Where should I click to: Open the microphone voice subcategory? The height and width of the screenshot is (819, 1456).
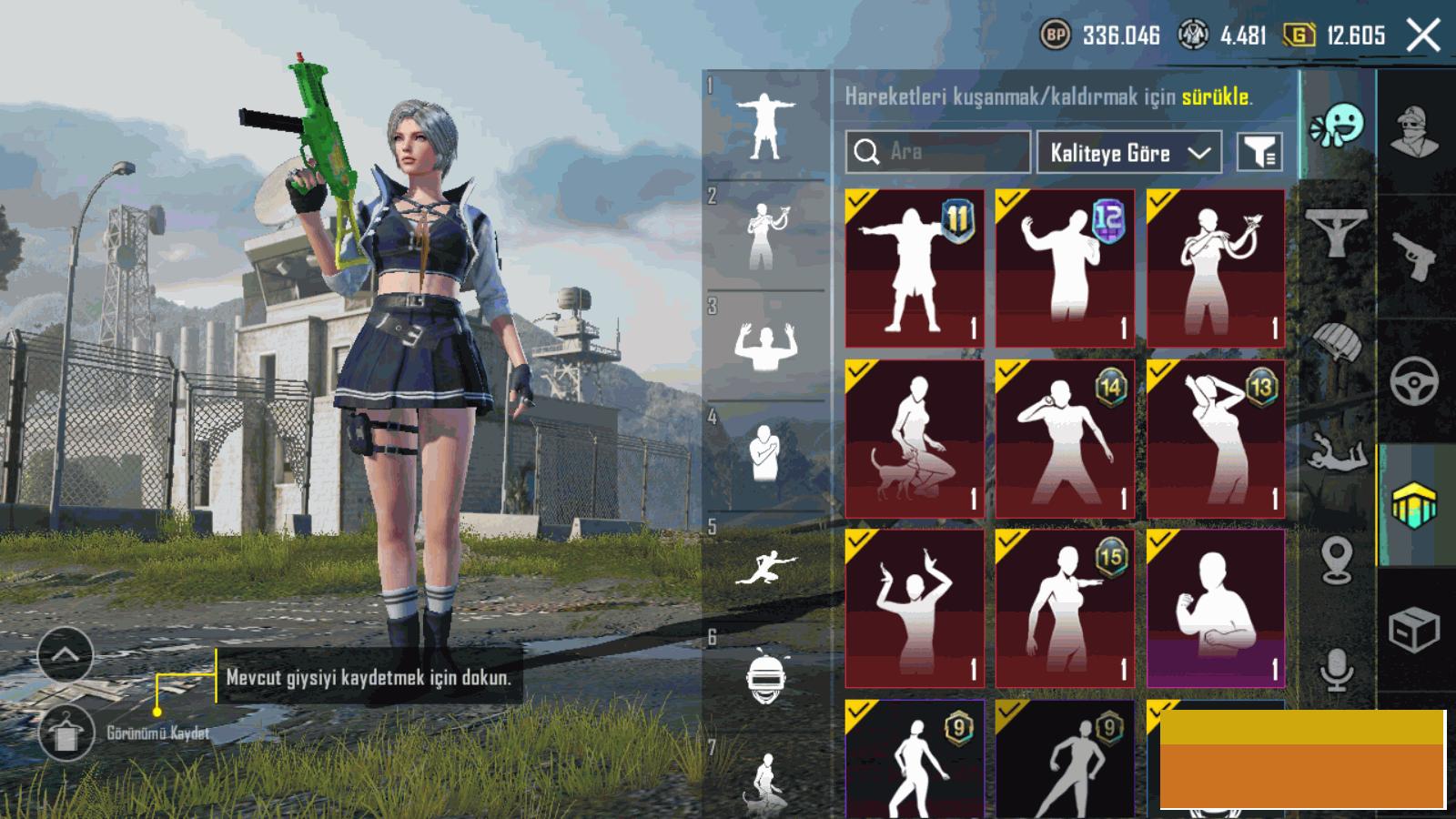coord(1336,671)
